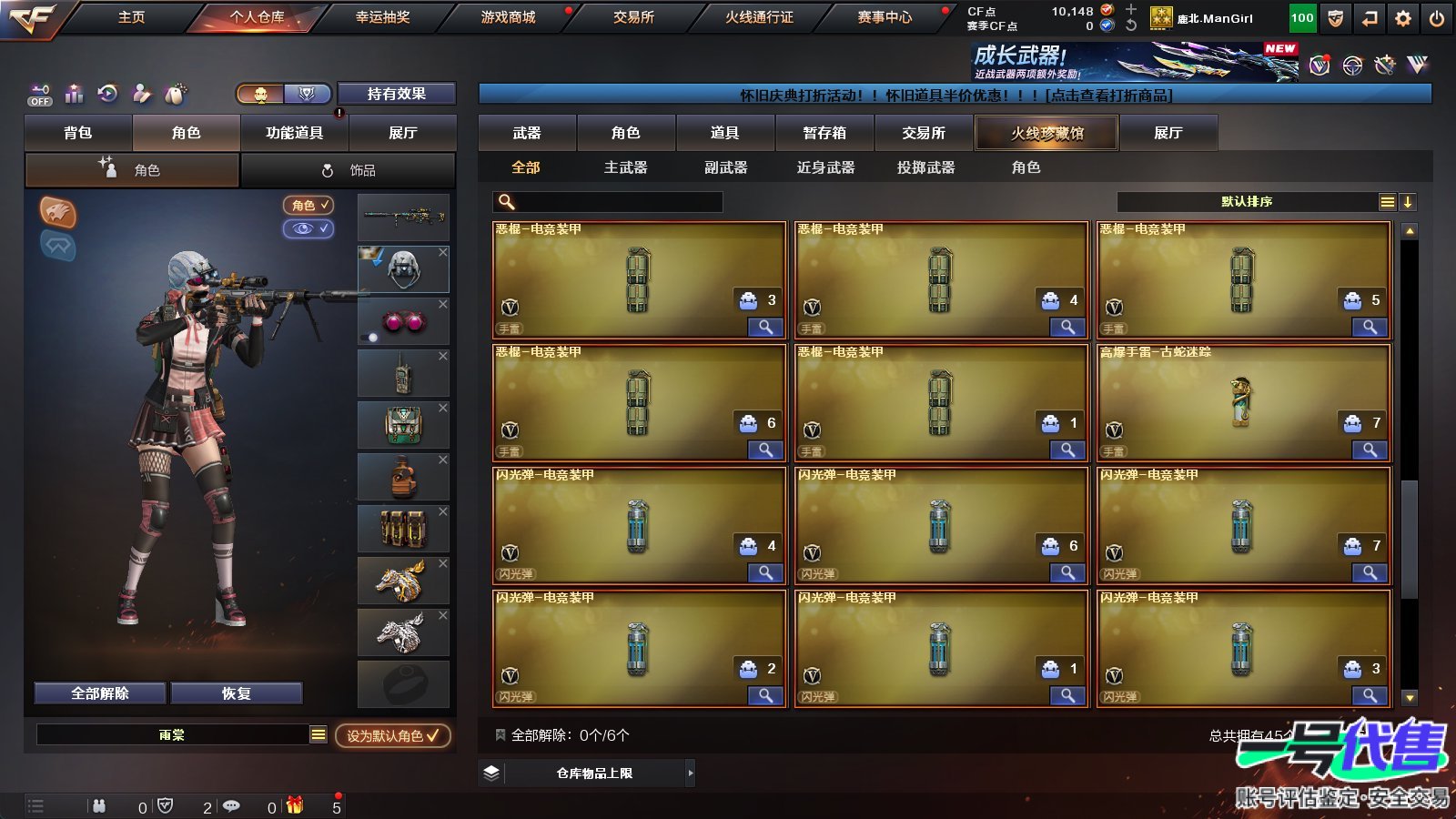
Task: Toggle the eye visibility switch below the 角色 badge
Action: pyautogui.click(x=308, y=229)
